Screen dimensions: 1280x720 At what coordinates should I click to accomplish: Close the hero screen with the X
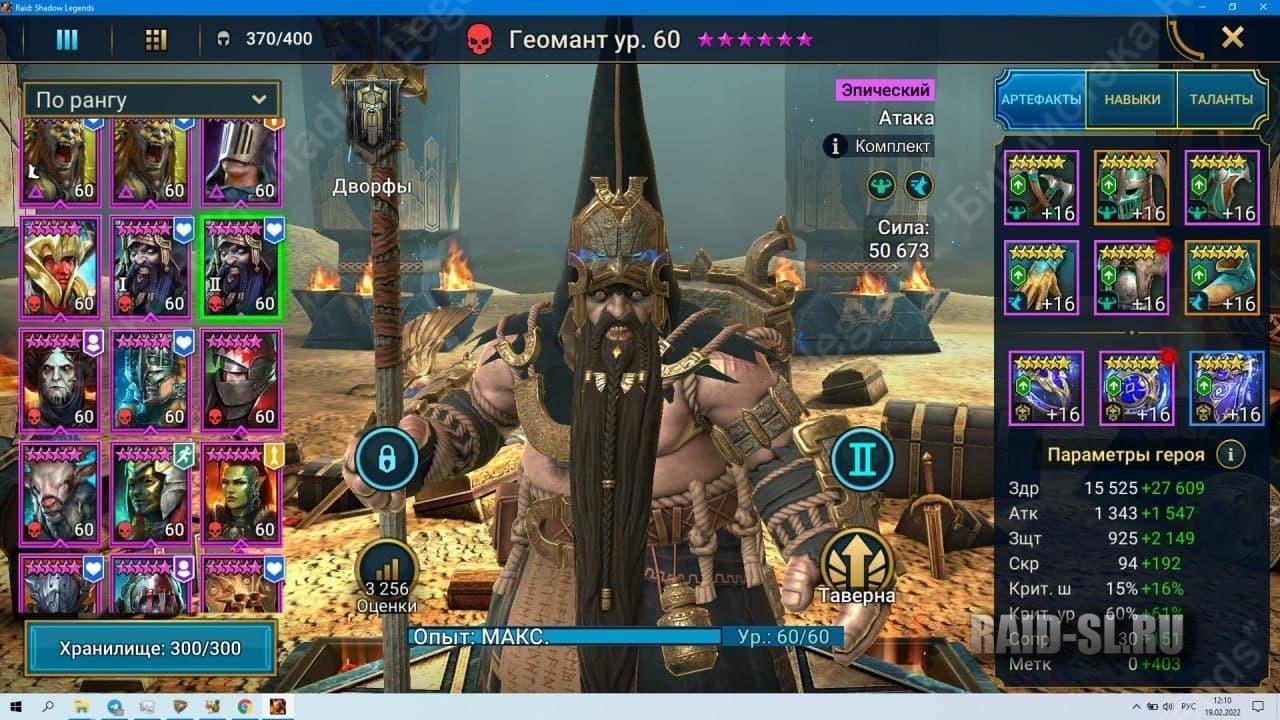click(1232, 38)
